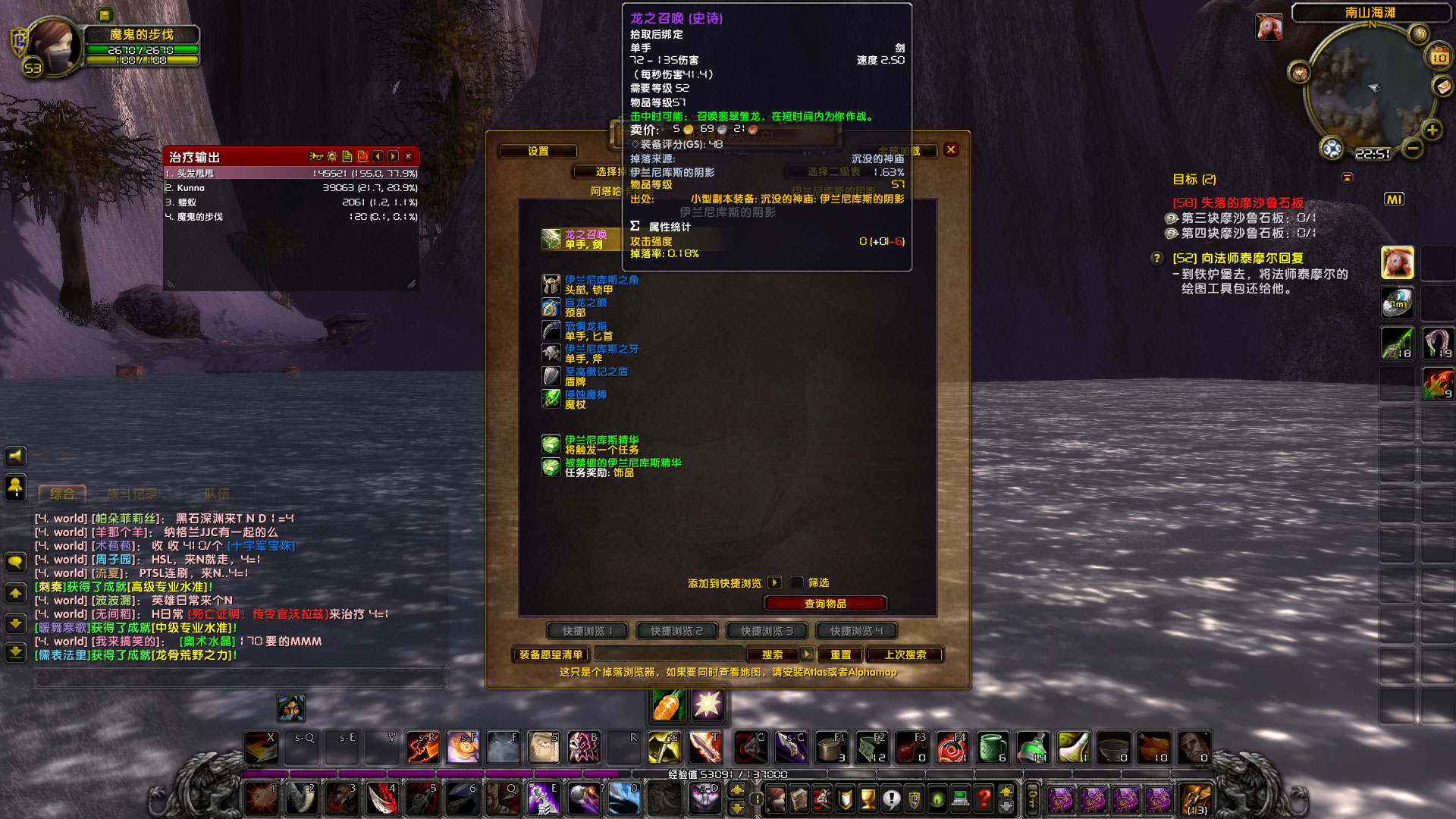
Task: Select the 龙之召唤 sword item icon
Action: point(549,238)
